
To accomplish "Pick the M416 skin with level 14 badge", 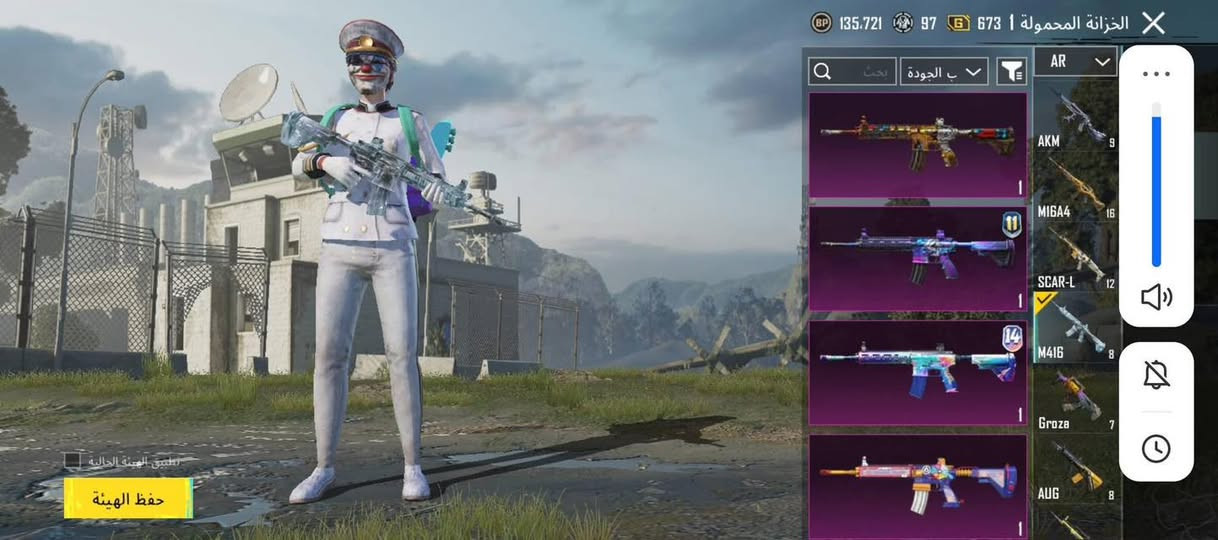I will [917, 373].
